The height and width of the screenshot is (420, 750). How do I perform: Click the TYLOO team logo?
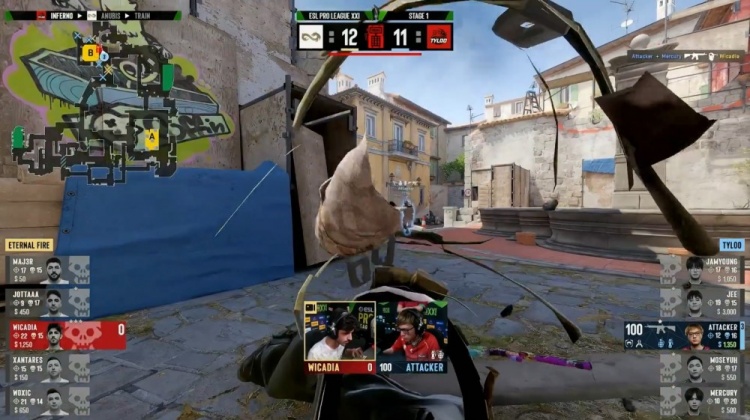click(x=439, y=37)
